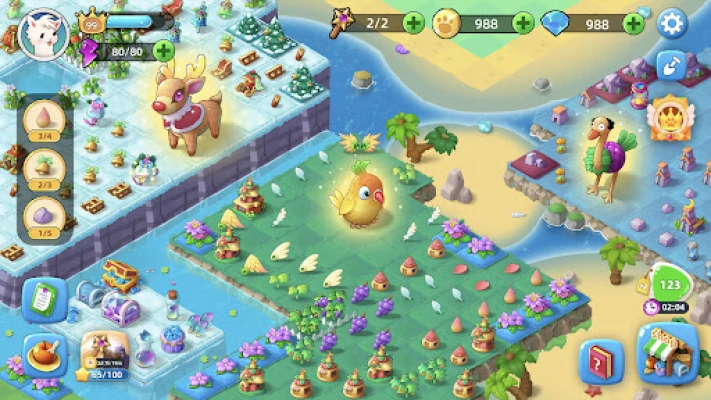
Task: Open the golden crown event badge
Action: coord(667,118)
